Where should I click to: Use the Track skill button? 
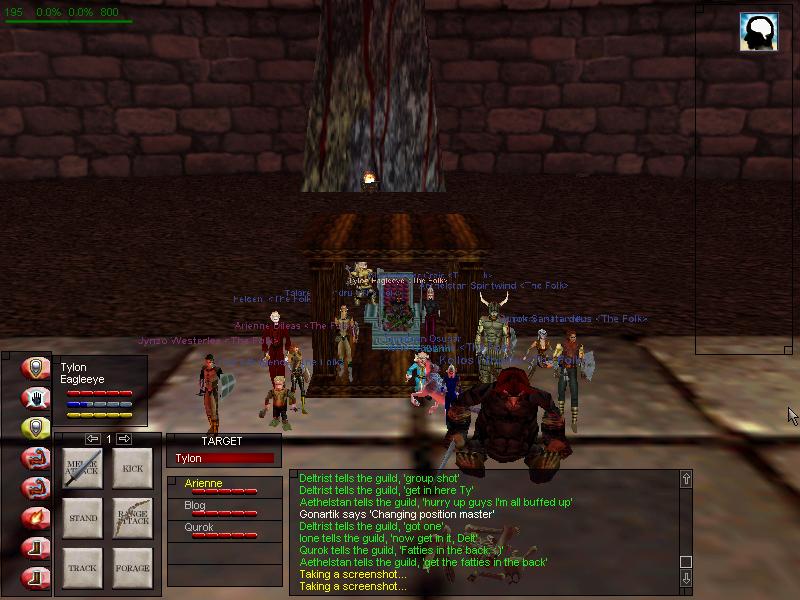[x=83, y=567]
